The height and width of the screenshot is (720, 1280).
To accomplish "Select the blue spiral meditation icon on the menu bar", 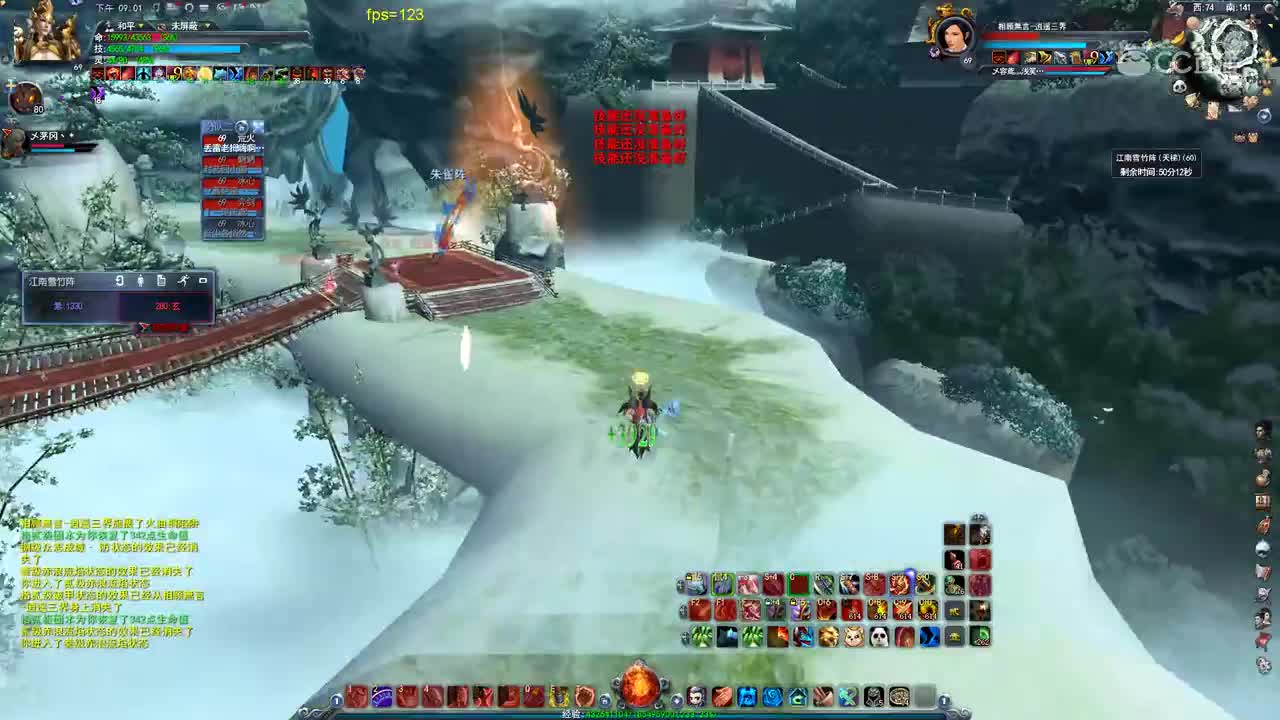I will coord(773,694).
